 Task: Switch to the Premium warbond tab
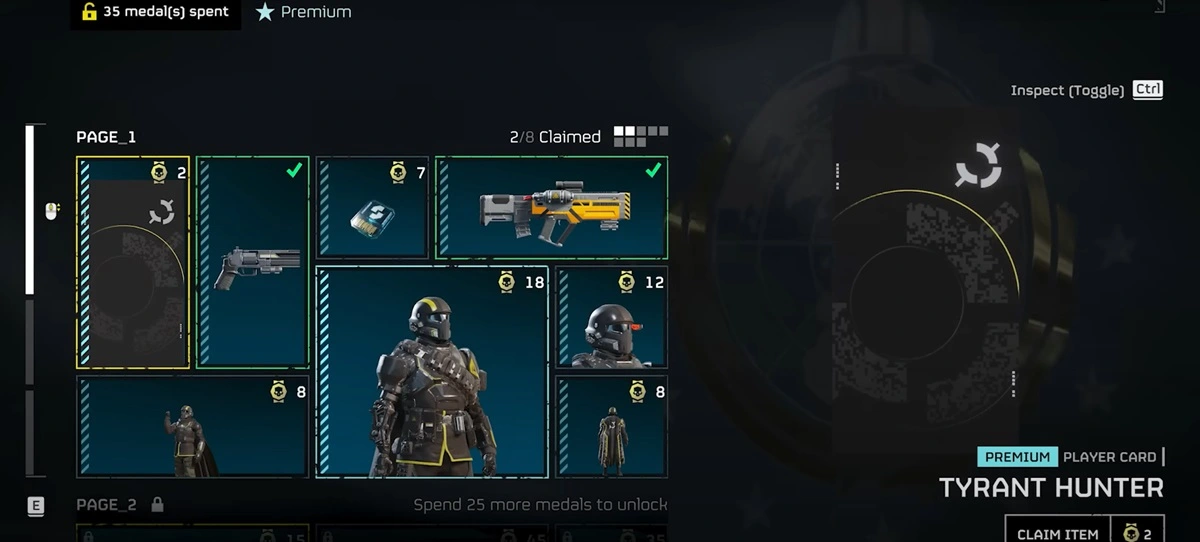point(304,13)
